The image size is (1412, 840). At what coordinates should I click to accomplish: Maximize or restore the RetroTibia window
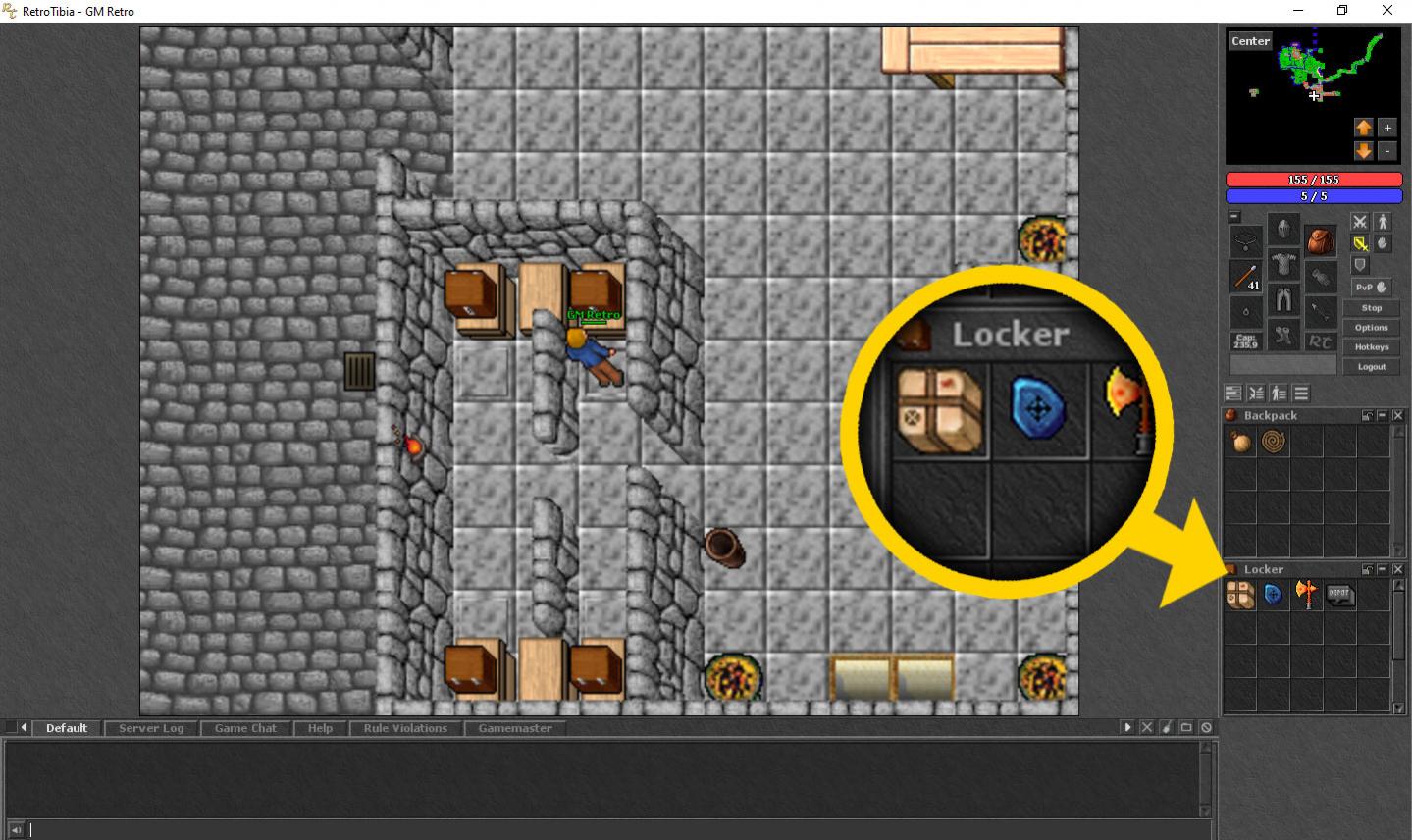coord(1342,11)
